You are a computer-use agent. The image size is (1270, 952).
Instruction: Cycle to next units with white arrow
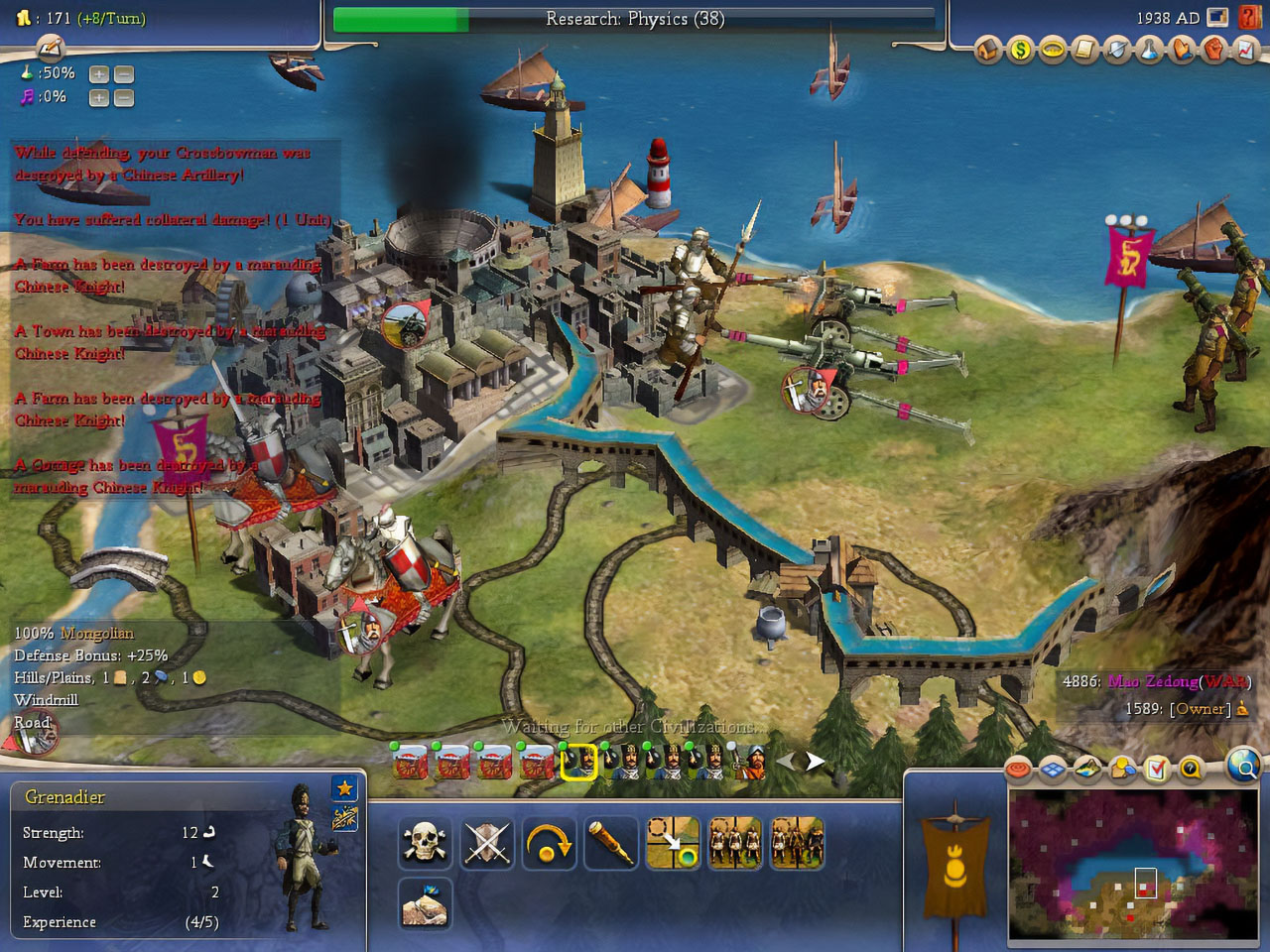(816, 762)
